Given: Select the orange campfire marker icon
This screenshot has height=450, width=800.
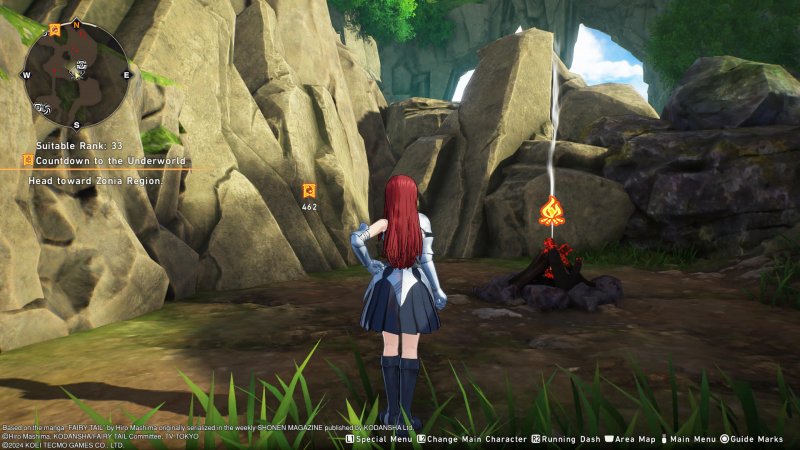Looking at the screenshot, I should (551, 210).
